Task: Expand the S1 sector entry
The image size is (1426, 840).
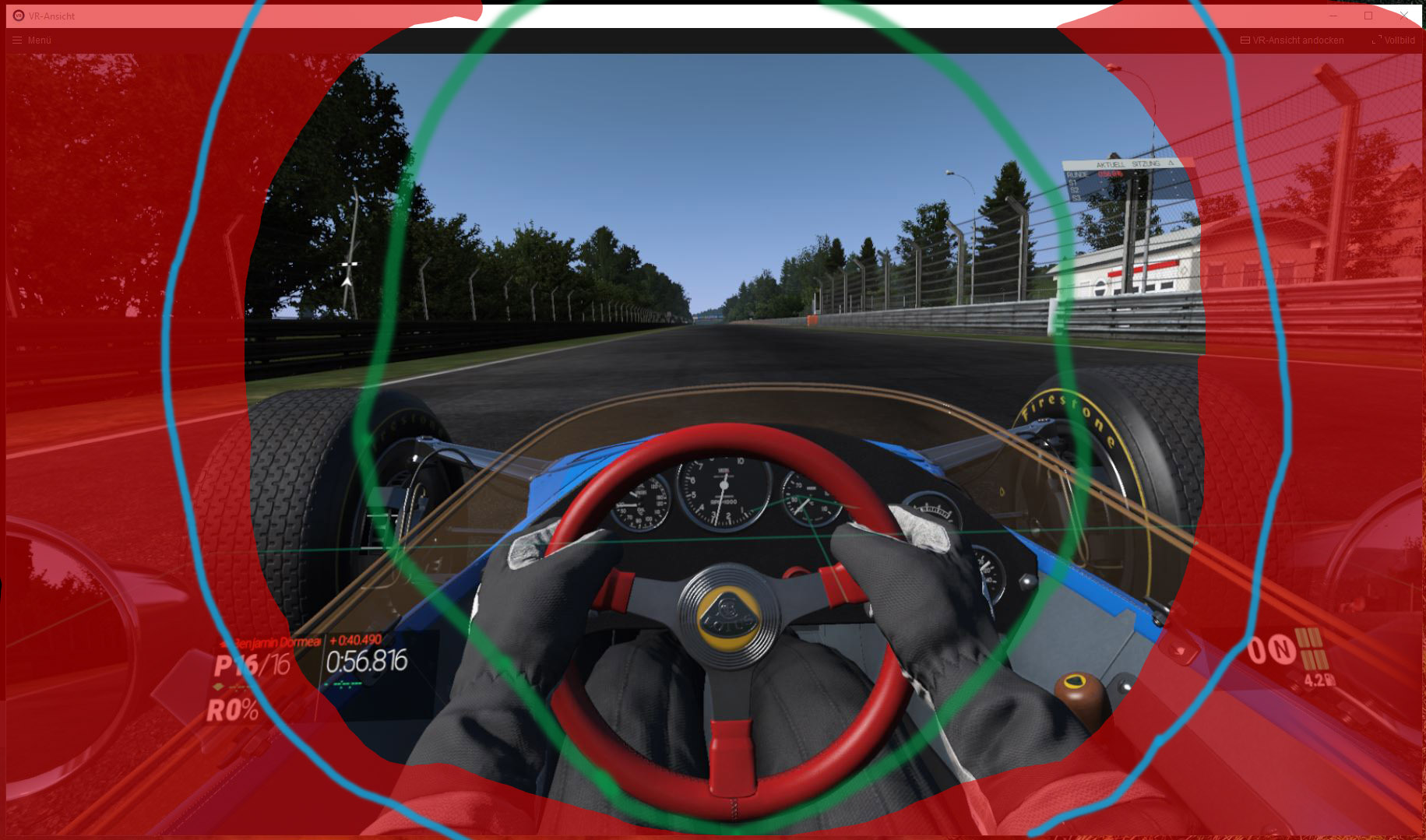Action: tap(1072, 183)
